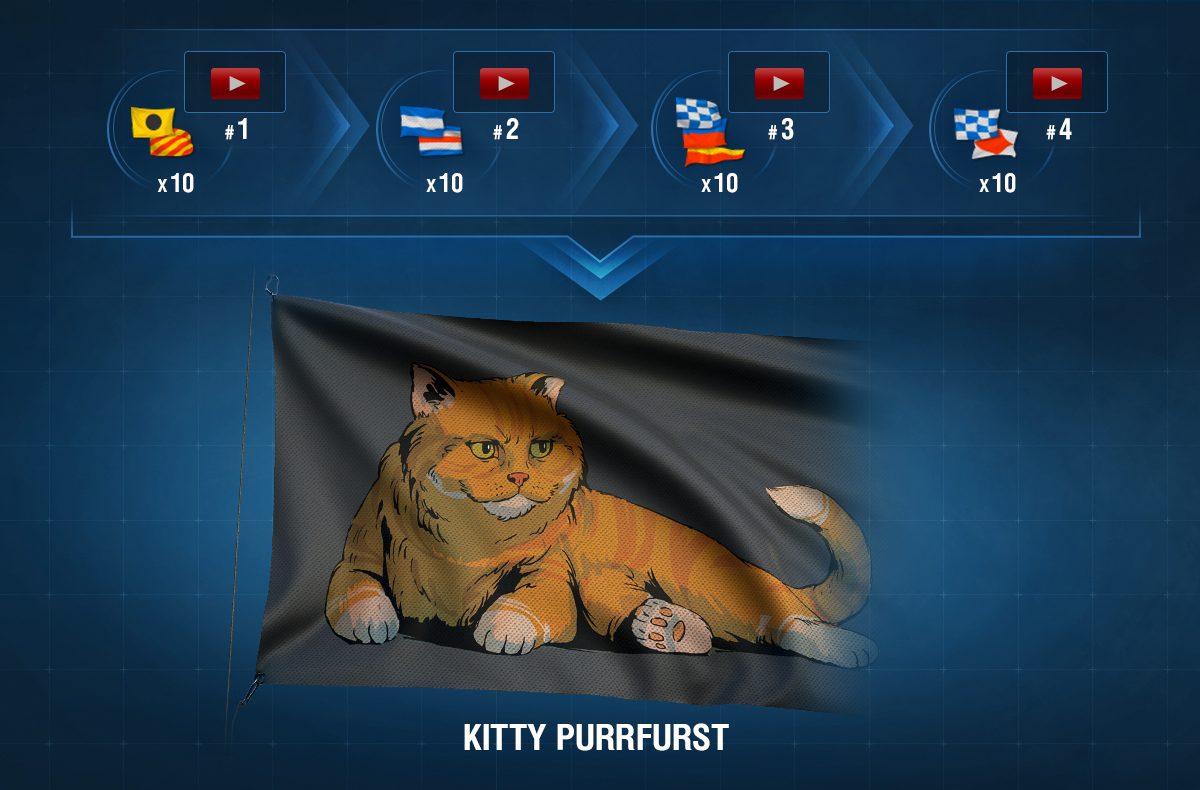Play video number 1
1200x790 pixels.
coord(235,83)
